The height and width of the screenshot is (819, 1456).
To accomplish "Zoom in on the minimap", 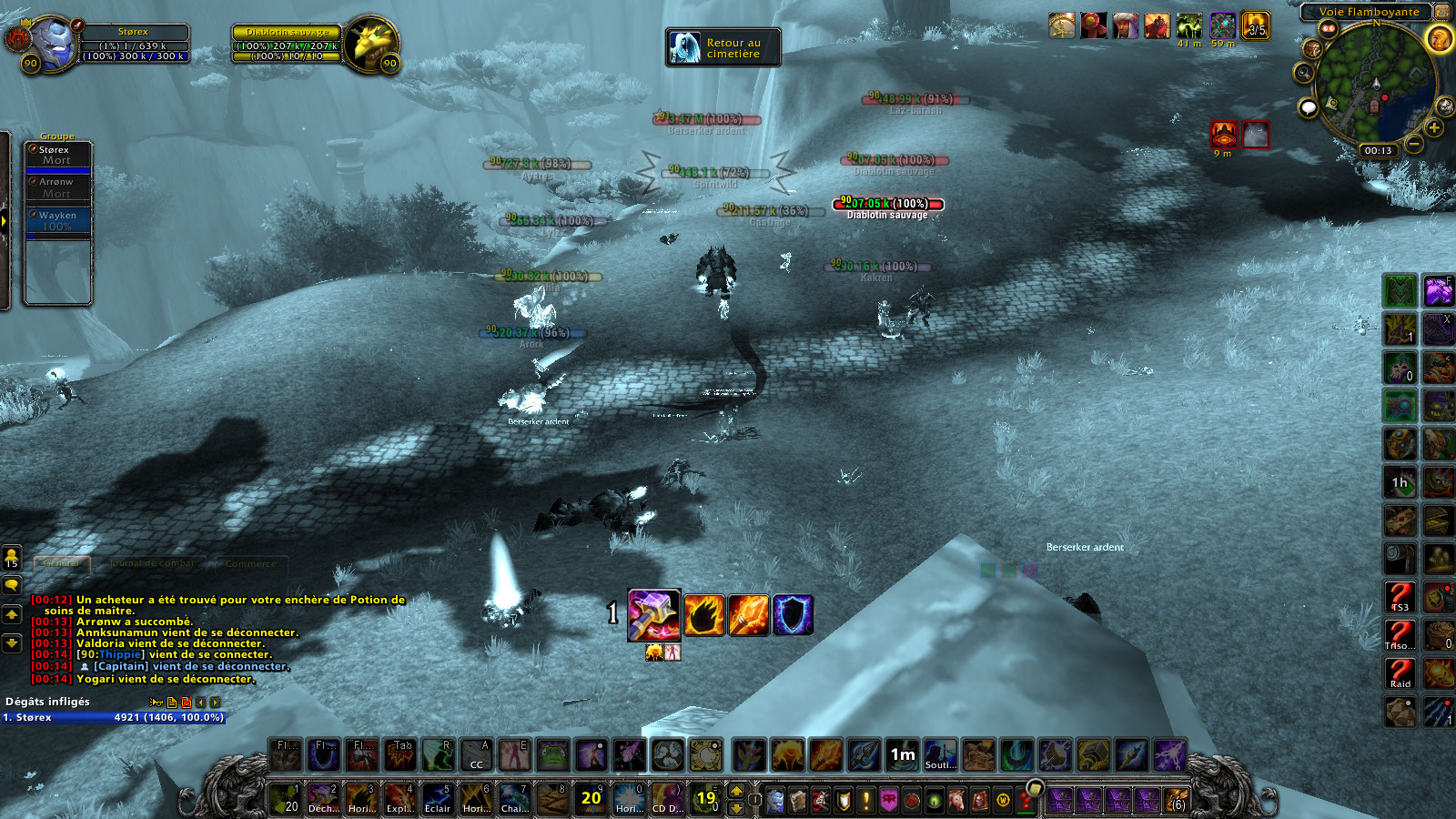I will (x=1434, y=127).
